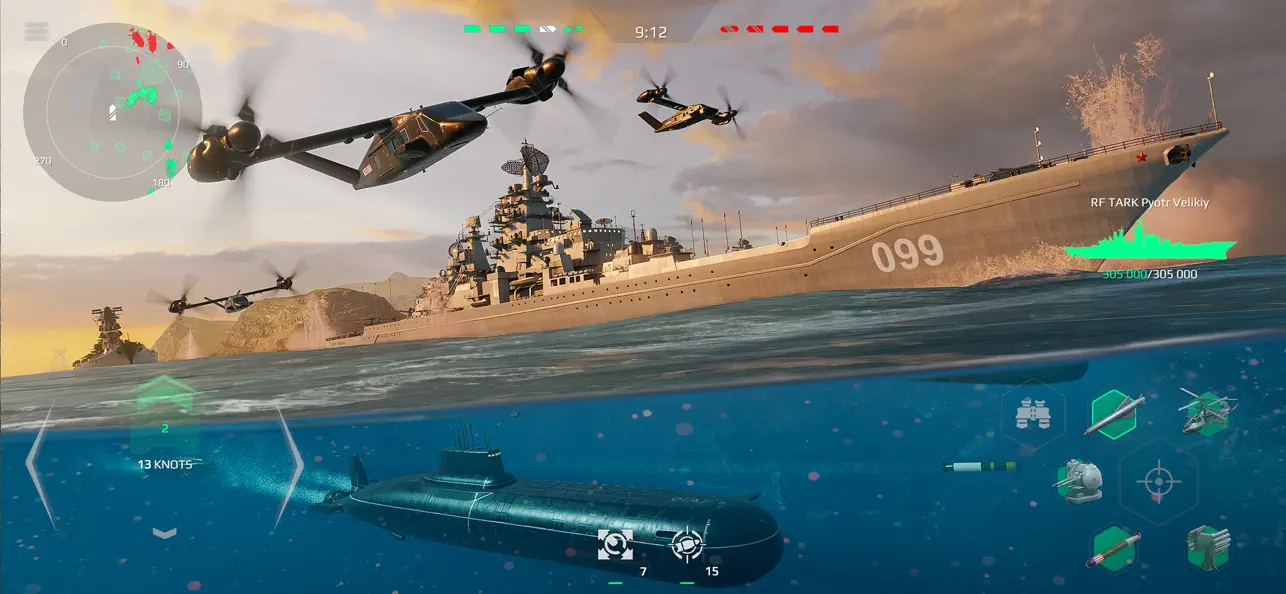Use the wrench repair kit consumable
The height and width of the screenshot is (594, 1286).
point(615,545)
